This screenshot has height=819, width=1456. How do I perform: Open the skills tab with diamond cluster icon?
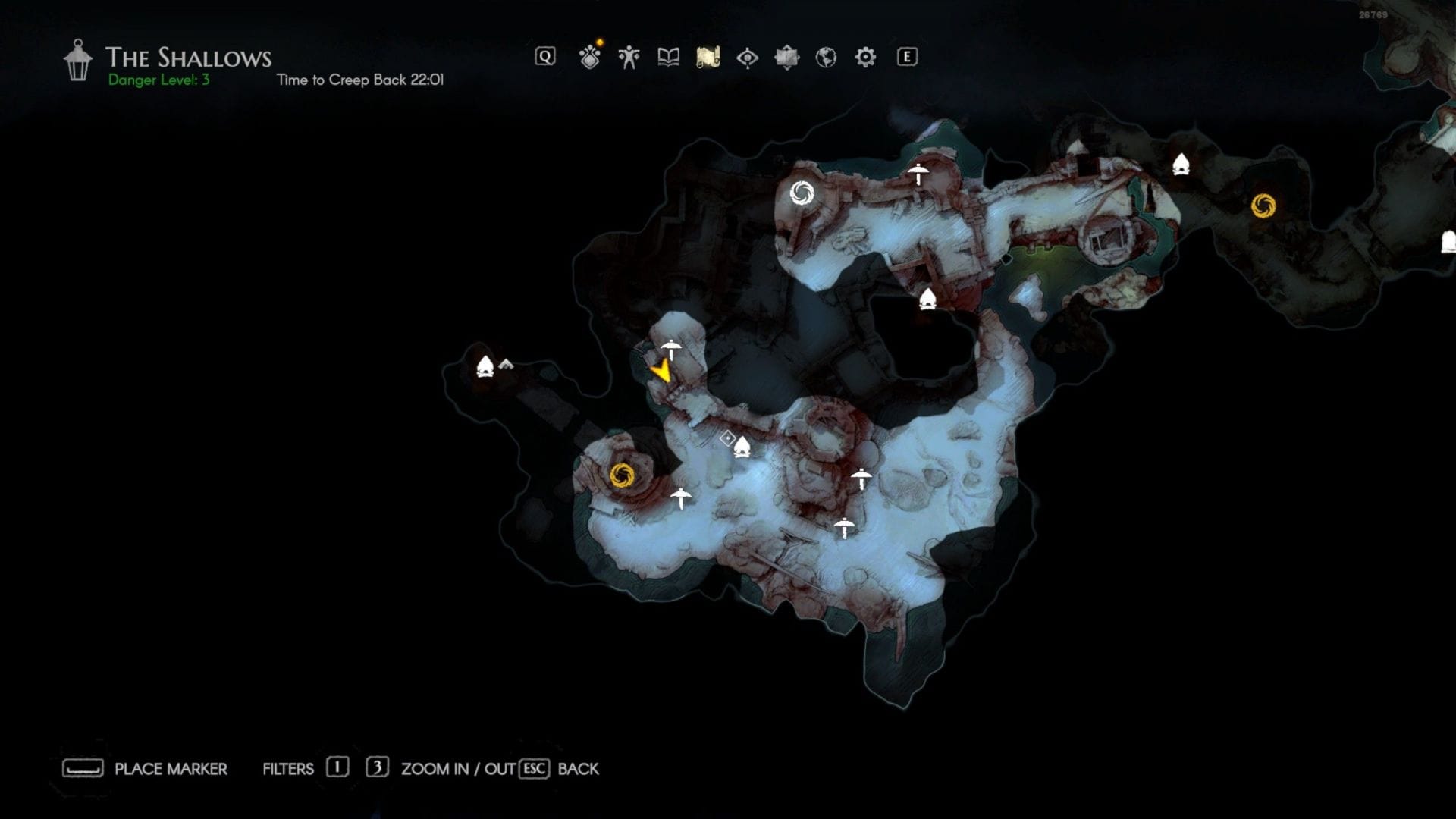point(589,58)
